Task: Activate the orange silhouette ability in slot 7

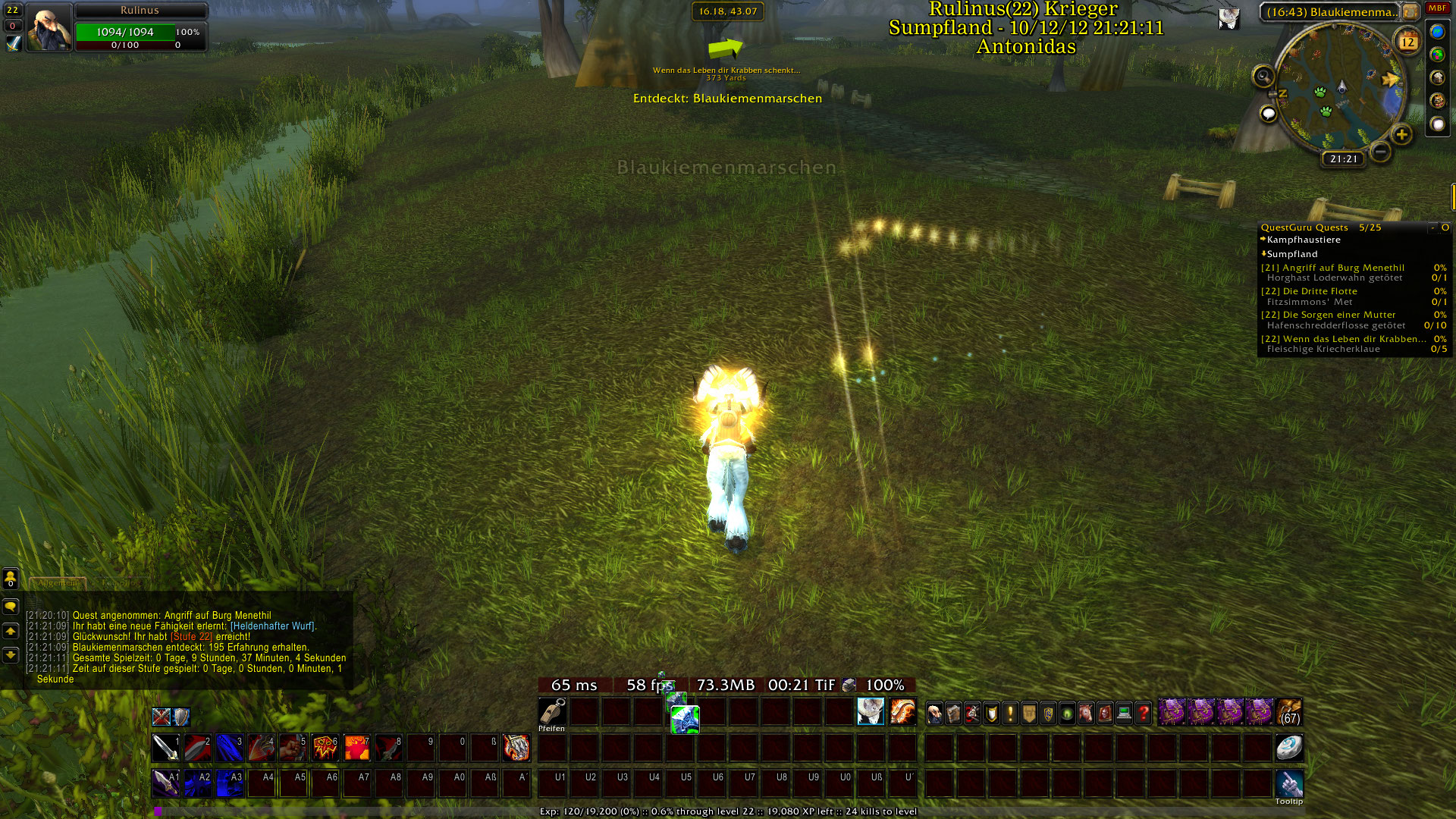Action: click(356, 748)
